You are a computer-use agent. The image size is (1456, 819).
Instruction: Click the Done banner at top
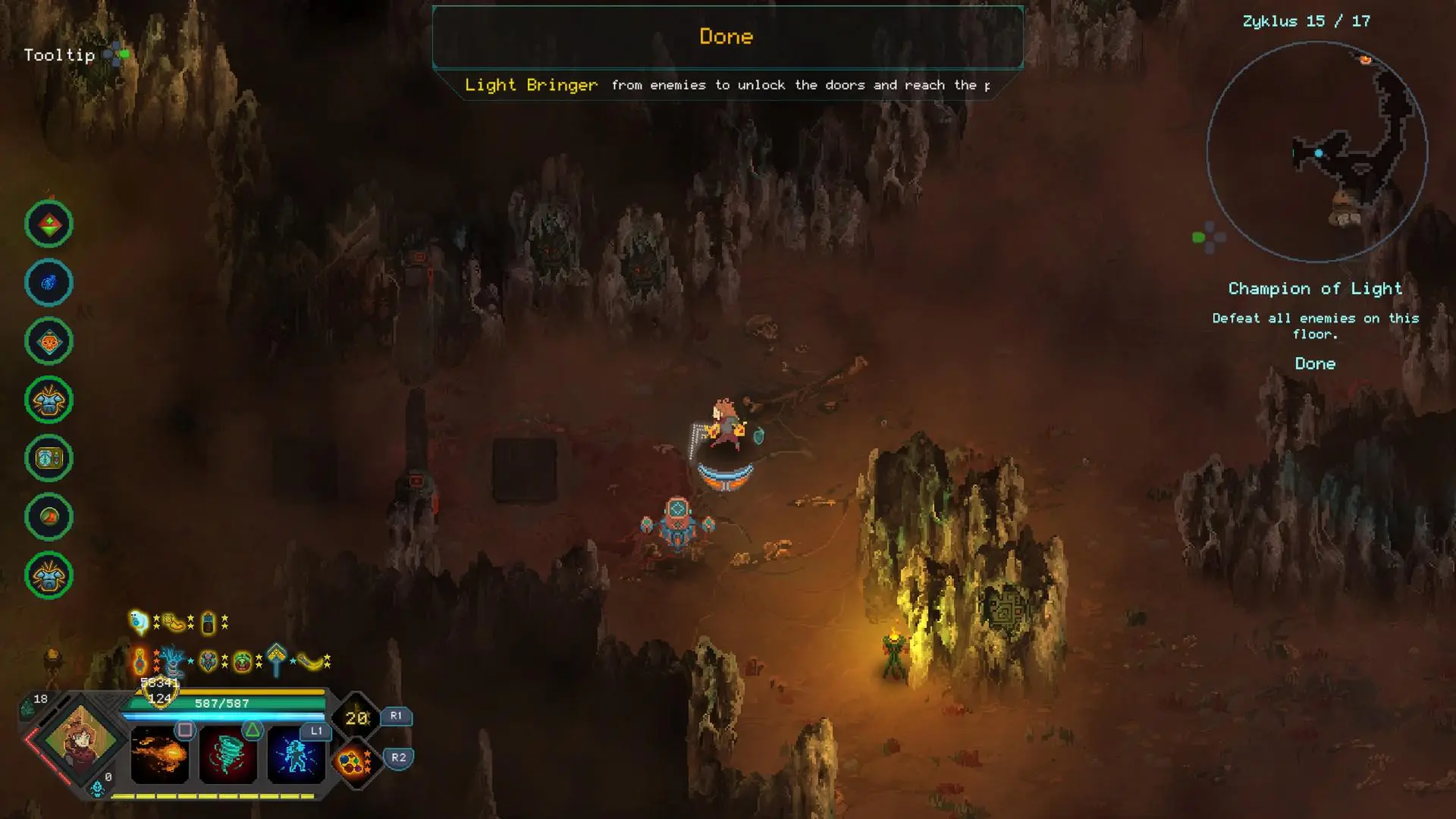pyautogui.click(x=726, y=36)
